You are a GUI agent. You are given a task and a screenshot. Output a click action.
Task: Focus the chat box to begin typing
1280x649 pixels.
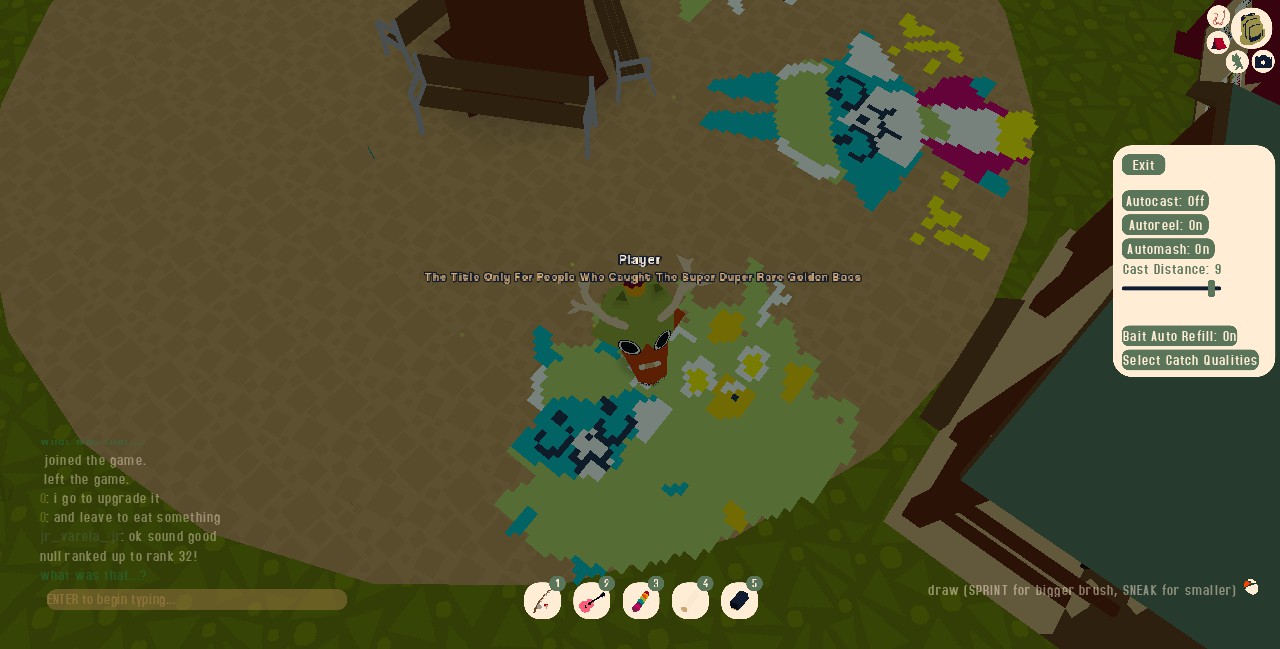tap(197, 600)
